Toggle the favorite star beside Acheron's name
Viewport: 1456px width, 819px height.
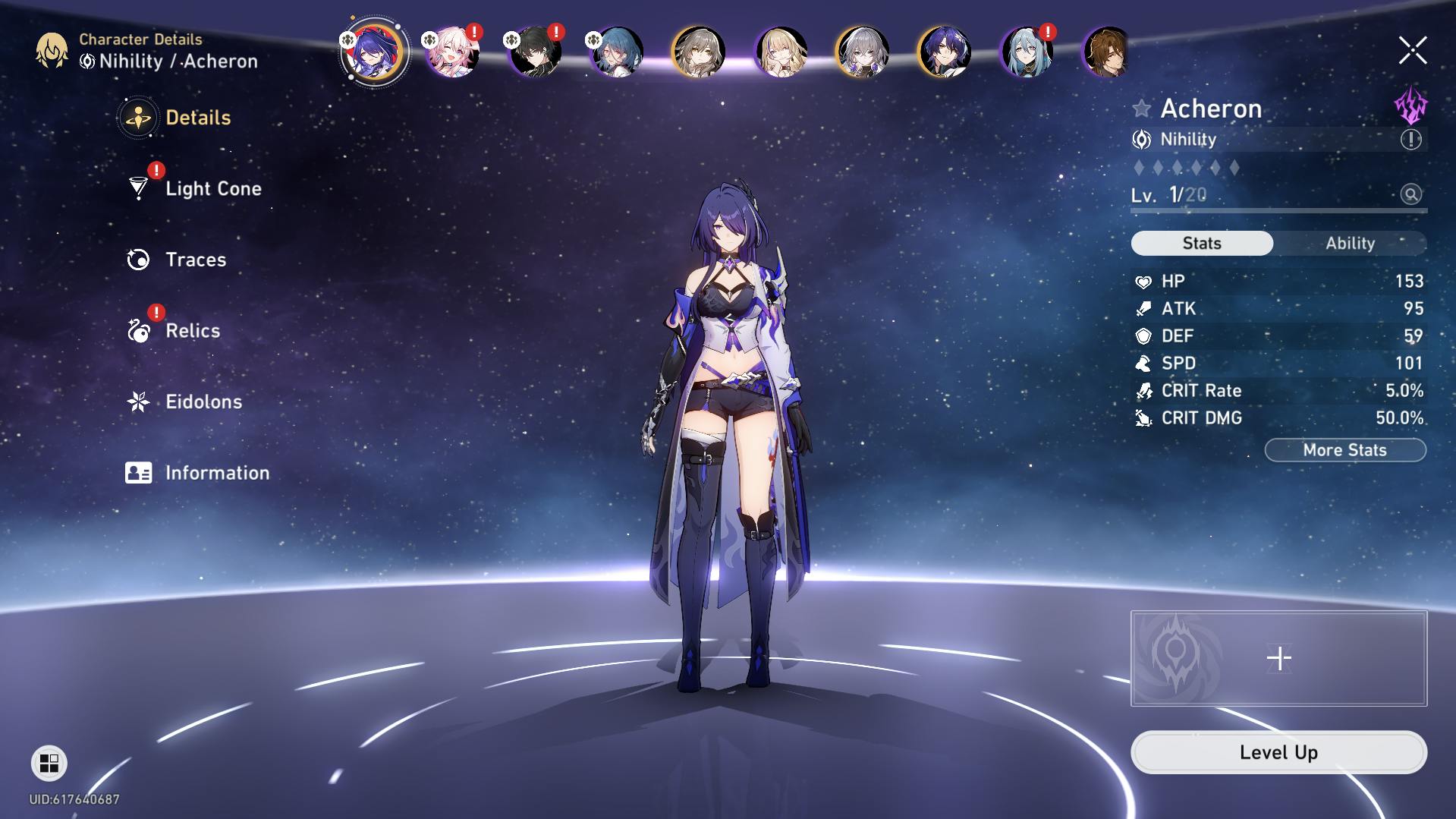coord(1141,109)
